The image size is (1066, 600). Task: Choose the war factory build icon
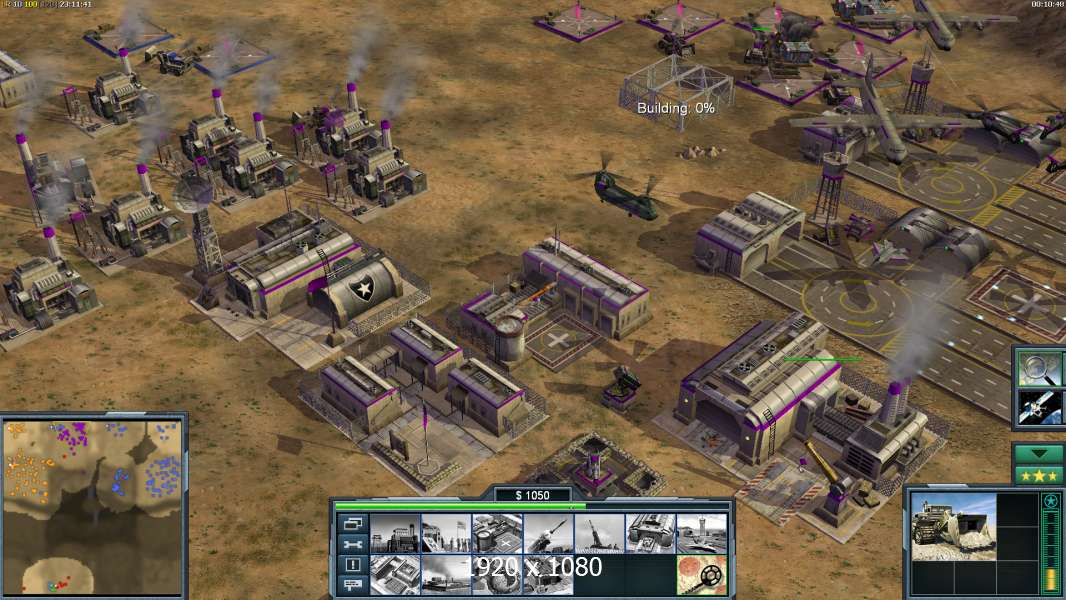pyautogui.click(x=650, y=533)
